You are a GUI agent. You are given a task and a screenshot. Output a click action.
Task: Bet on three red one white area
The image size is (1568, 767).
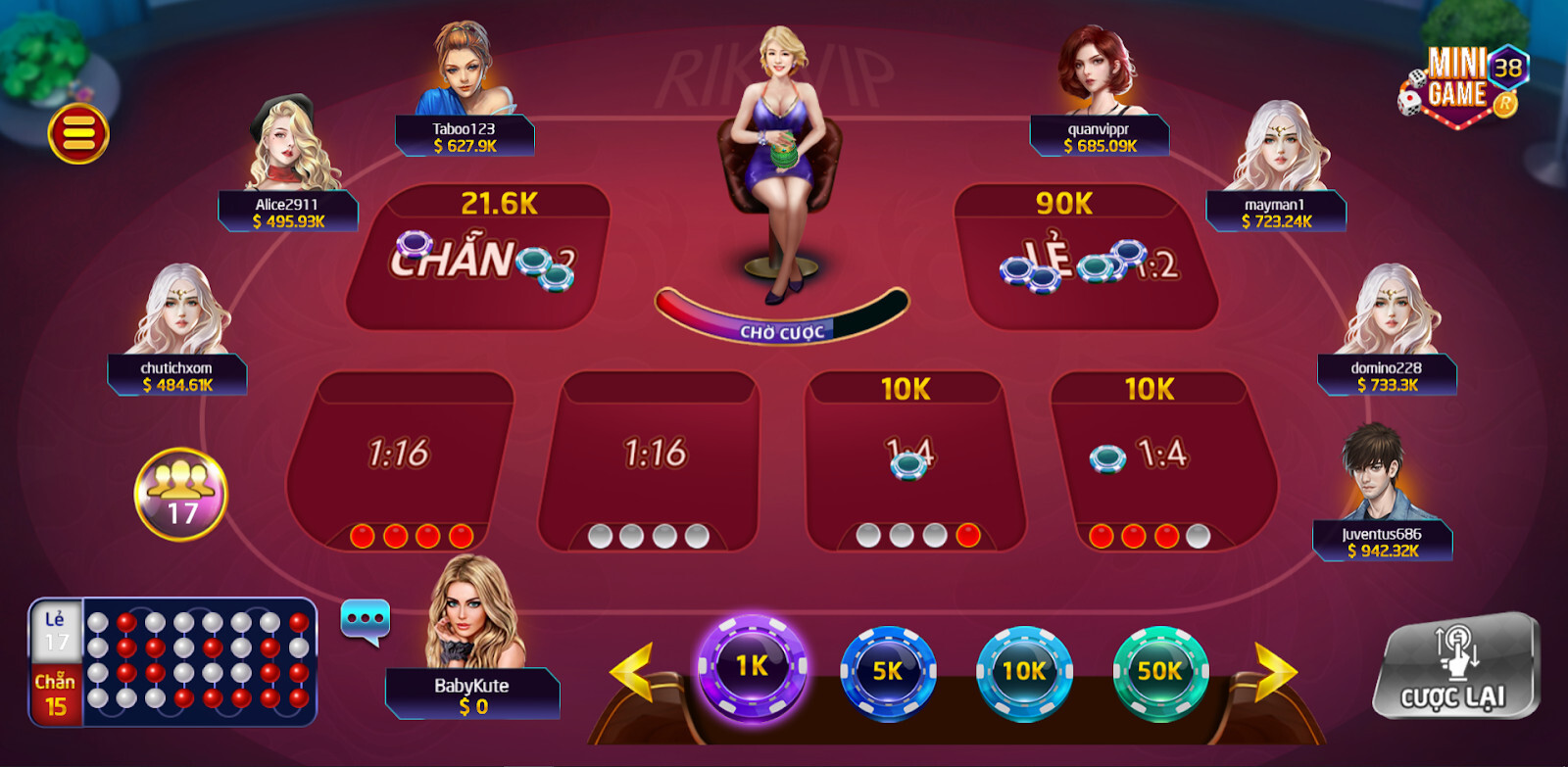(1160, 460)
